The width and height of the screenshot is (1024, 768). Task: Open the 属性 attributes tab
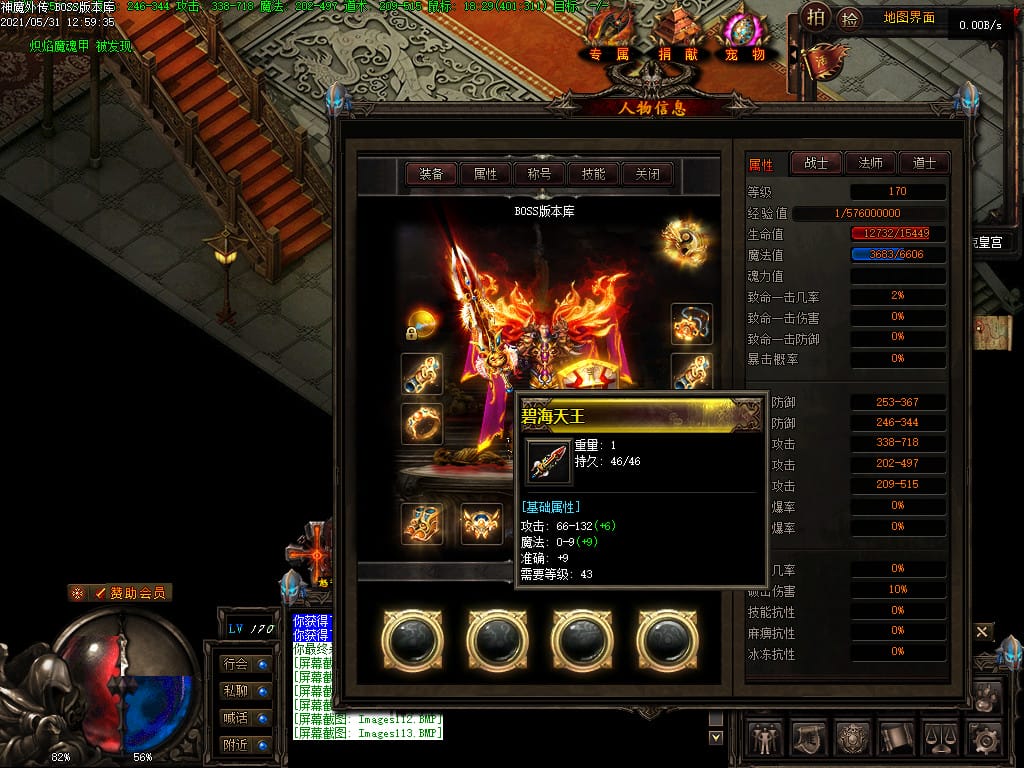(x=485, y=174)
